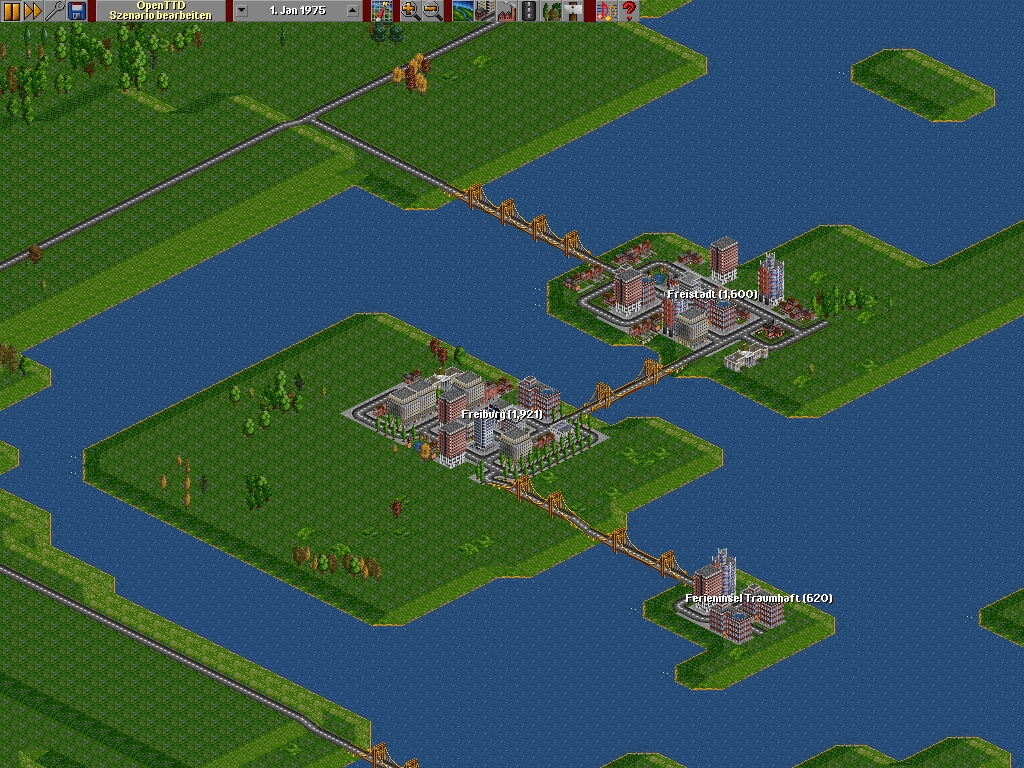This screenshot has height=768, width=1024.
Task: Pause the game with the pause button
Action: point(11,11)
